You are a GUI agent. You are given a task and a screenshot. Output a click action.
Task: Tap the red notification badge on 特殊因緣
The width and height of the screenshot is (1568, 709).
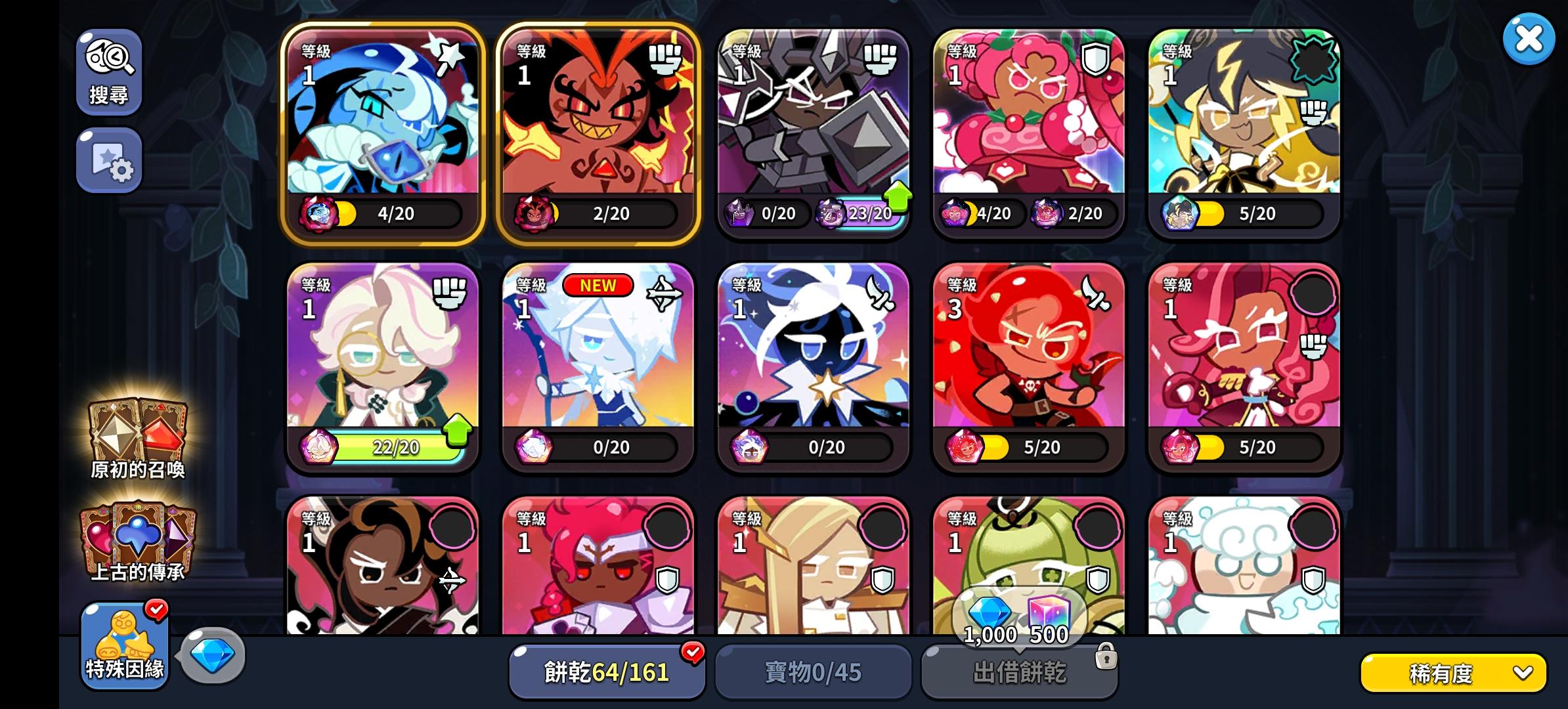(156, 609)
